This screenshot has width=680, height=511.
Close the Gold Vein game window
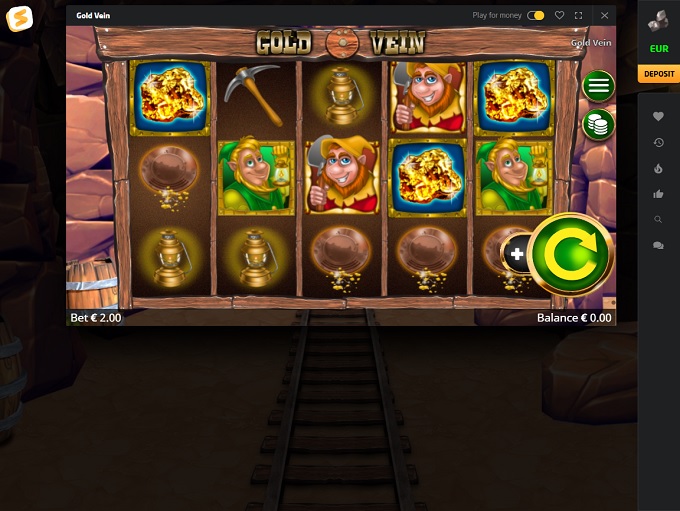604,16
